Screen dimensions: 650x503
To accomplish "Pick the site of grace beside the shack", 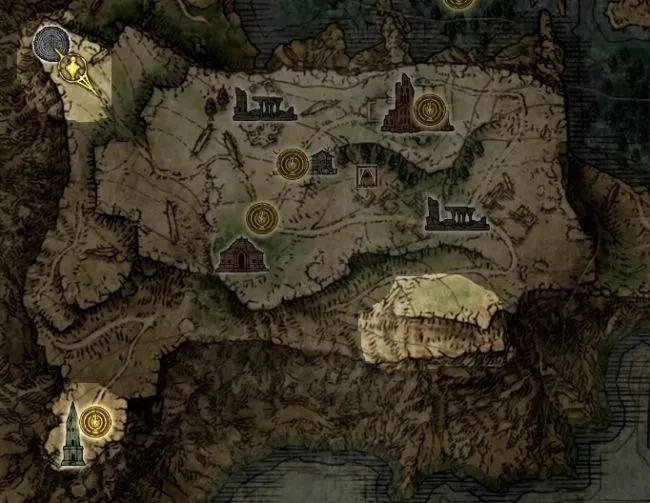I will (292, 162).
